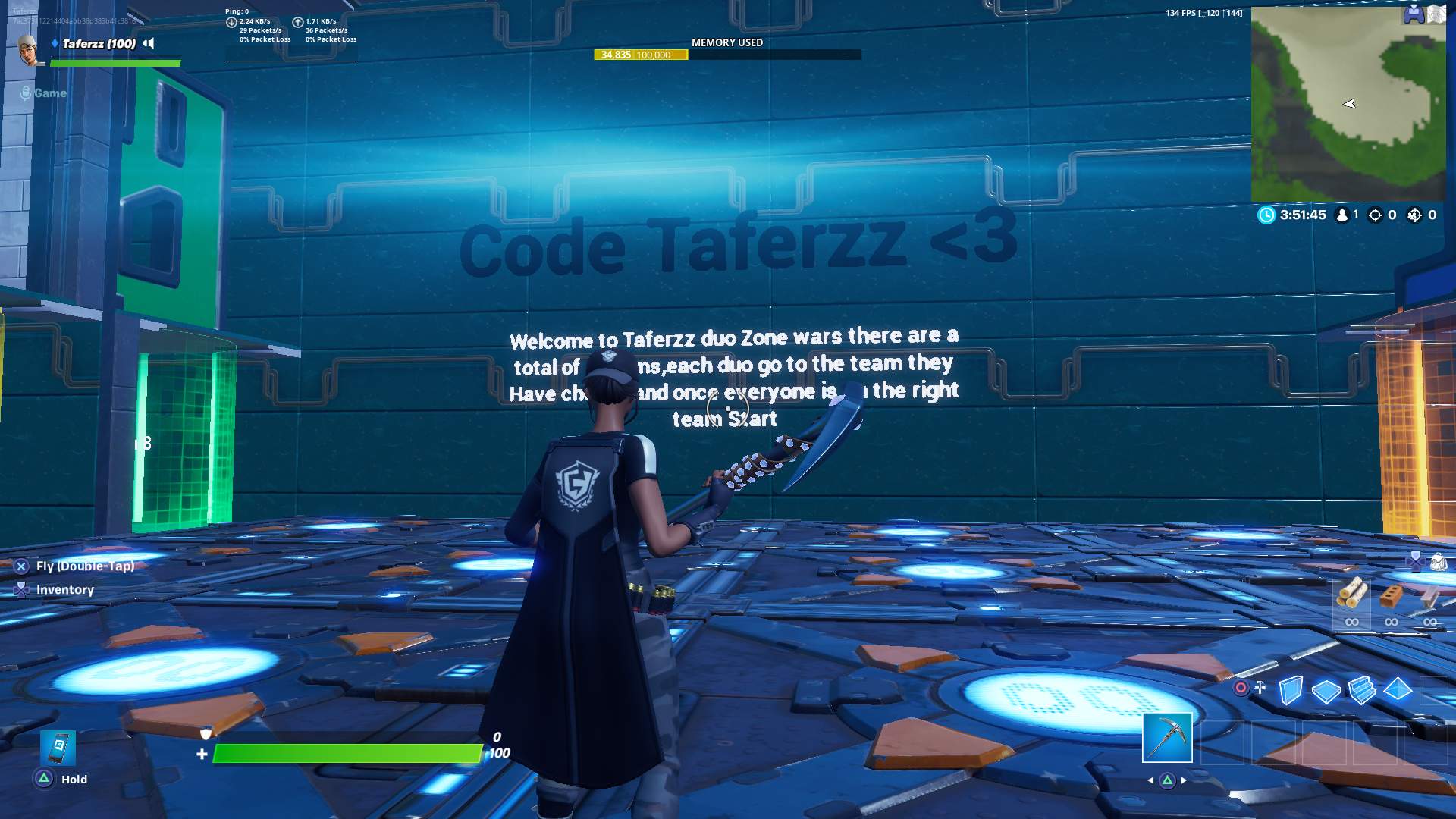Select the stairs build piece icon

tap(1361, 690)
